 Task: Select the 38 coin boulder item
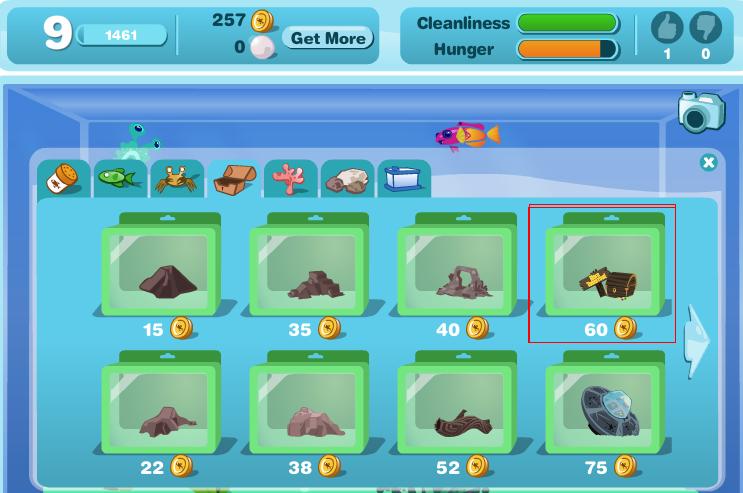coord(307,410)
